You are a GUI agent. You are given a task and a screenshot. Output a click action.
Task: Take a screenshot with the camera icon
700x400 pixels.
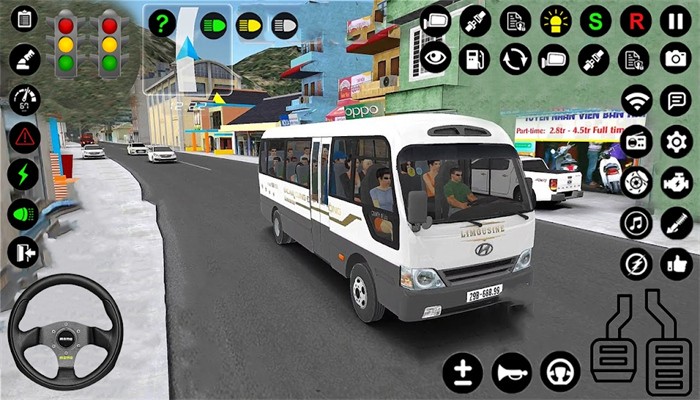click(676, 59)
